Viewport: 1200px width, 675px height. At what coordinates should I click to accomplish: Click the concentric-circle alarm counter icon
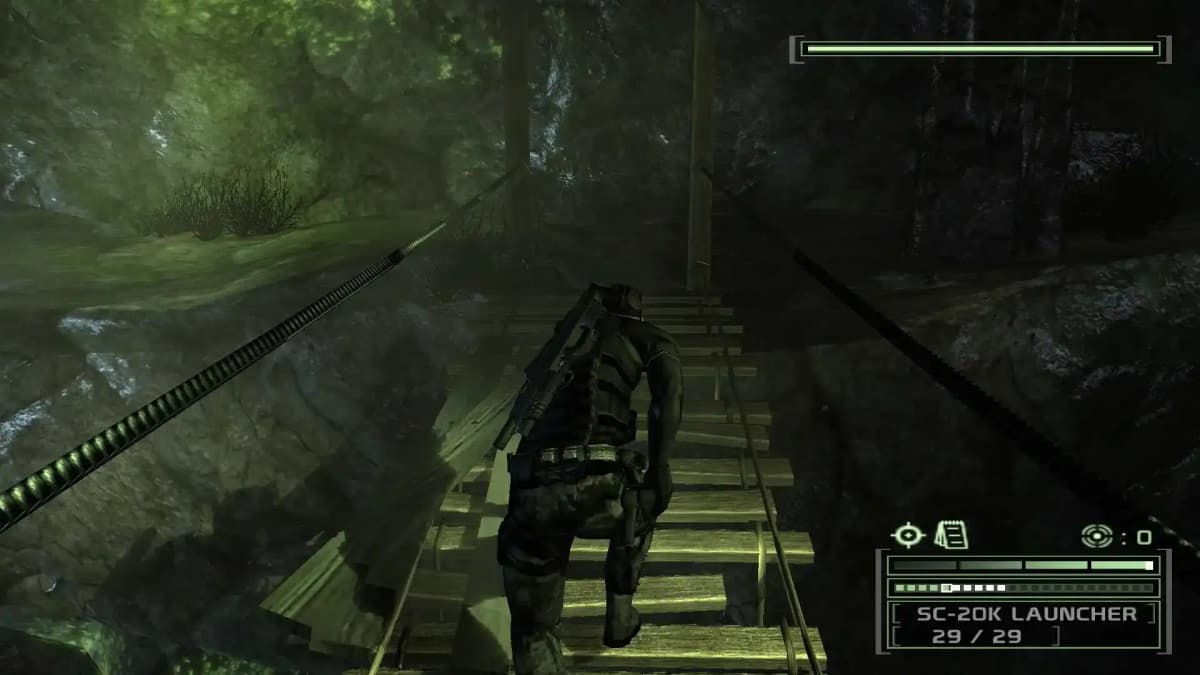[1096, 536]
